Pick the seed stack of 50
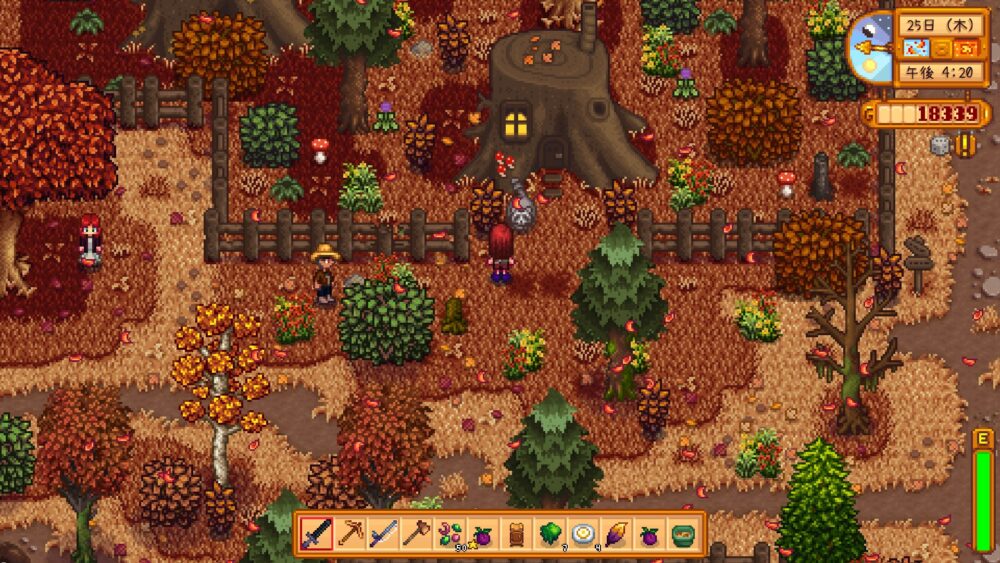1000x563 pixels. (x=450, y=534)
